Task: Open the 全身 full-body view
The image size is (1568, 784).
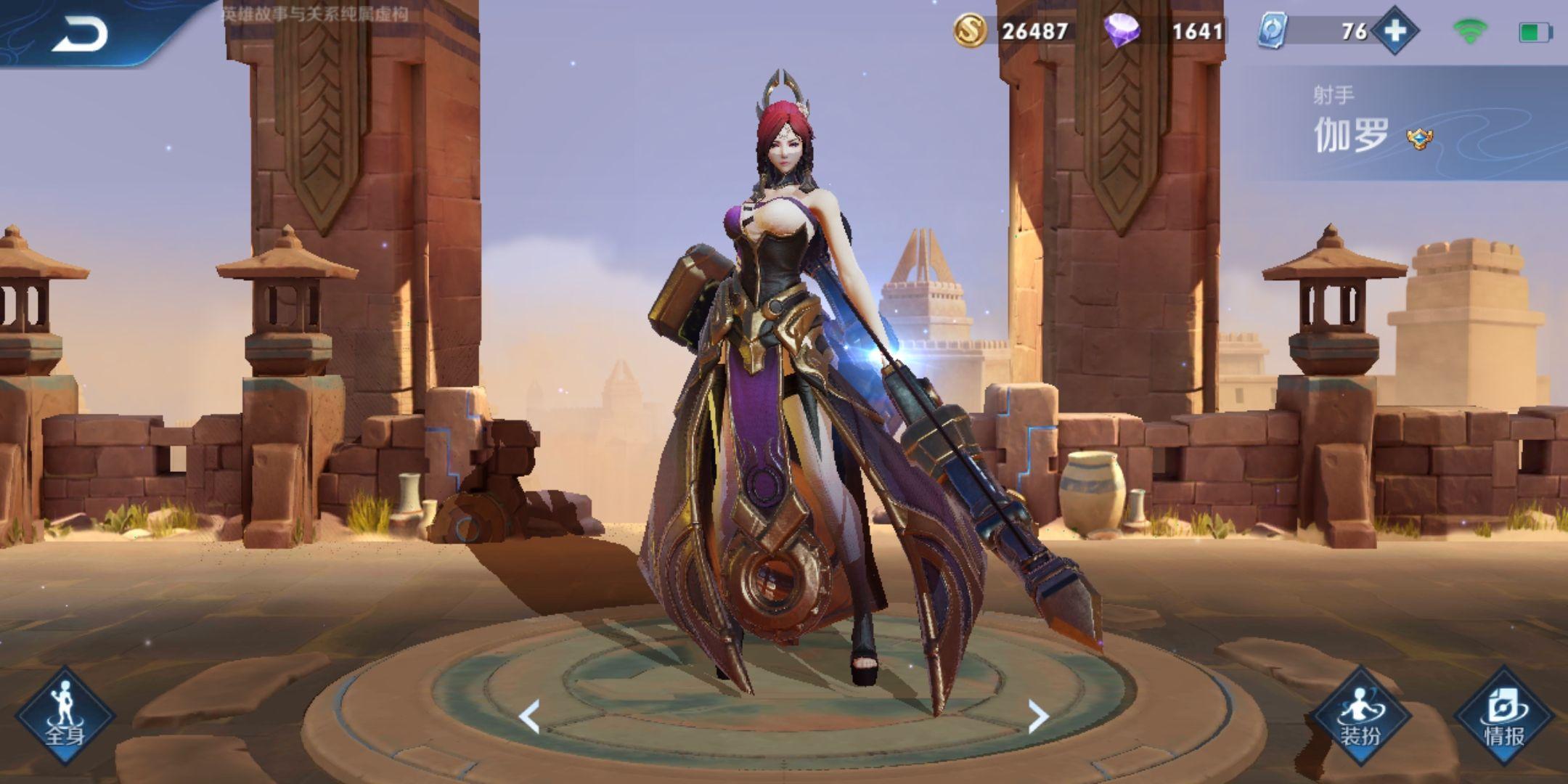Action: point(65,716)
